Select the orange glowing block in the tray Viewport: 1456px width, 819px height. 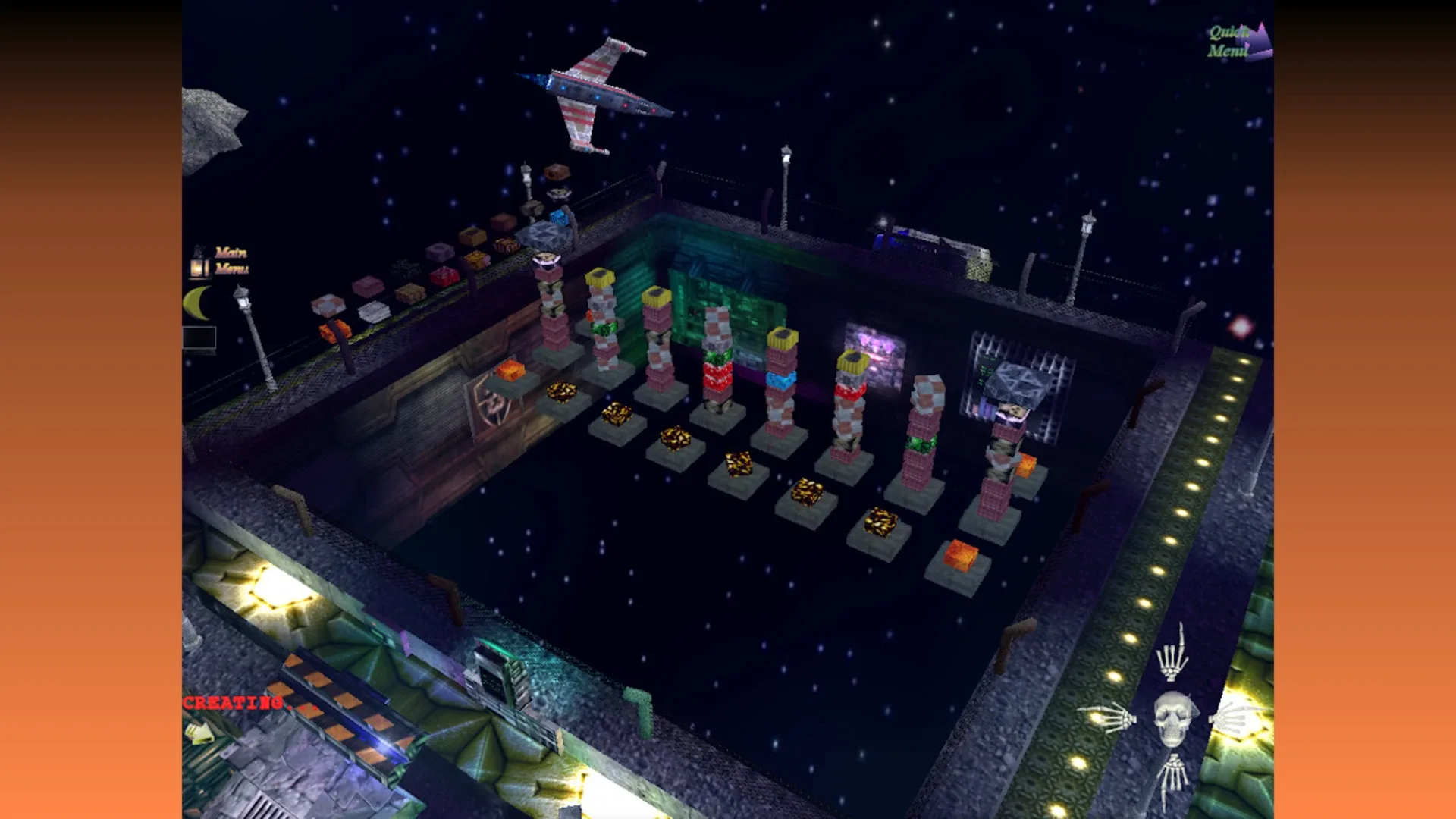point(335,332)
